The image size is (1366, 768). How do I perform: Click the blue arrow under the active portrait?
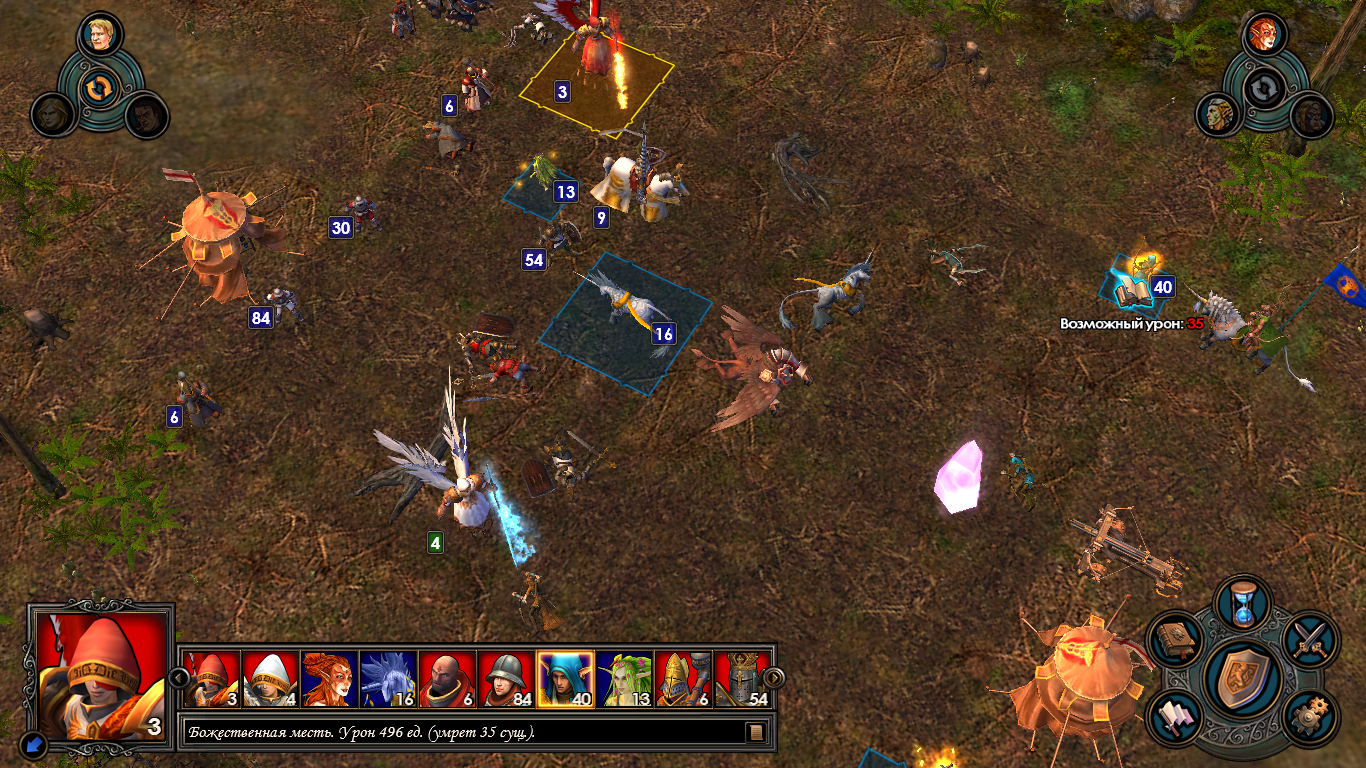tap(32, 744)
